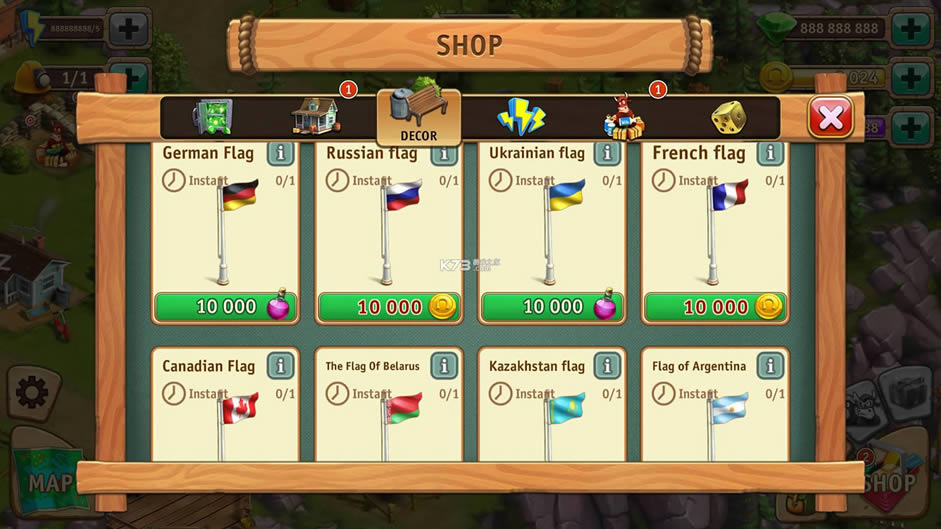Viewport: 941px width, 529px height.
Task: View info about the Russian flag
Action: pos(444,153)
